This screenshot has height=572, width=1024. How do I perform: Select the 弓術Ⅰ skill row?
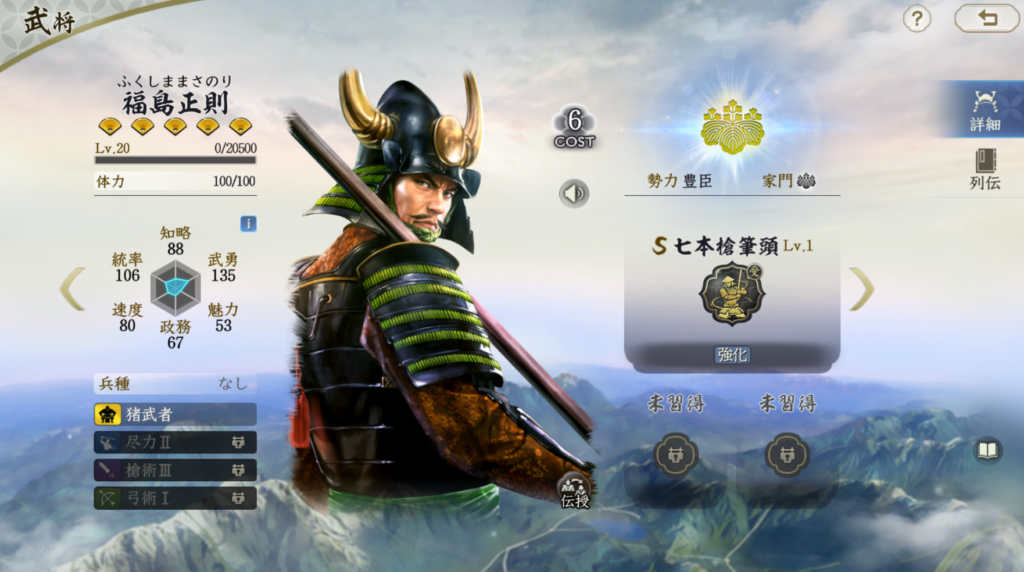pyautogui.click(x=175, y=497)
